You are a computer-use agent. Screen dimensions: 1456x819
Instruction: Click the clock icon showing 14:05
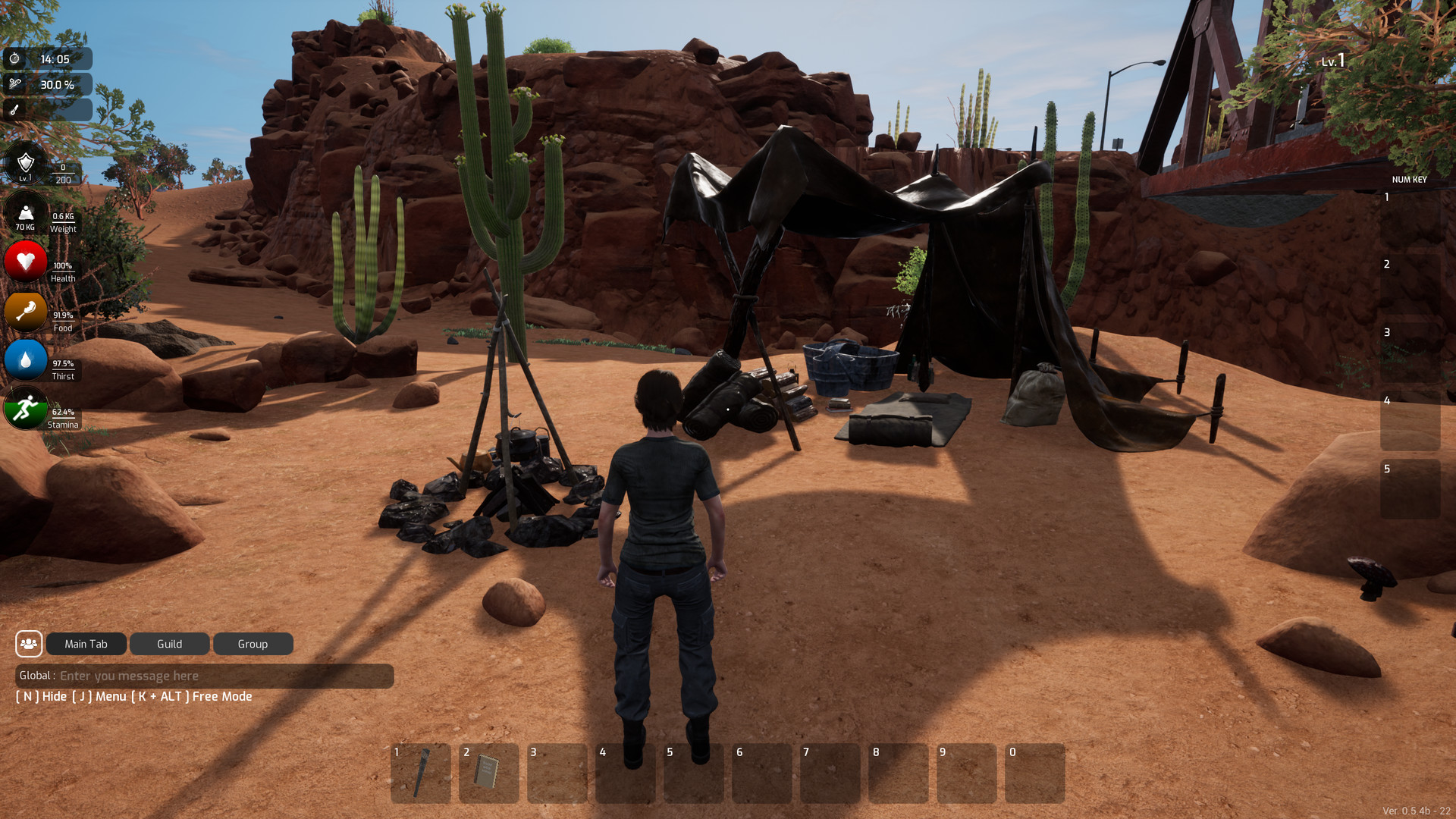click(x=15, y=58)
